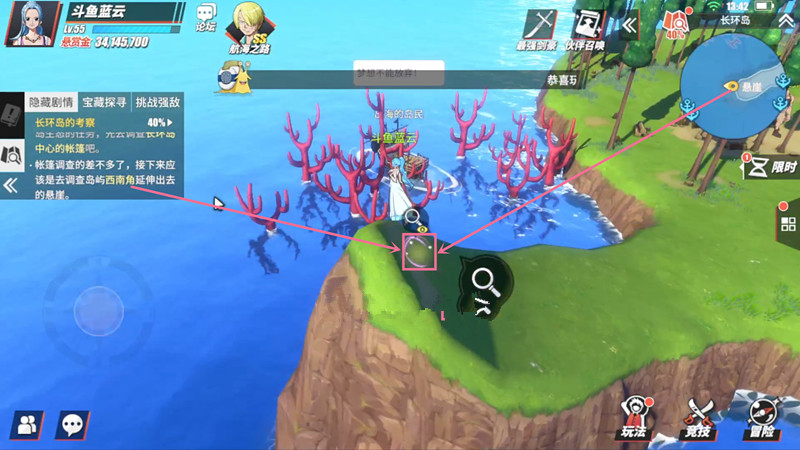Open the player portrait profile

26,25
